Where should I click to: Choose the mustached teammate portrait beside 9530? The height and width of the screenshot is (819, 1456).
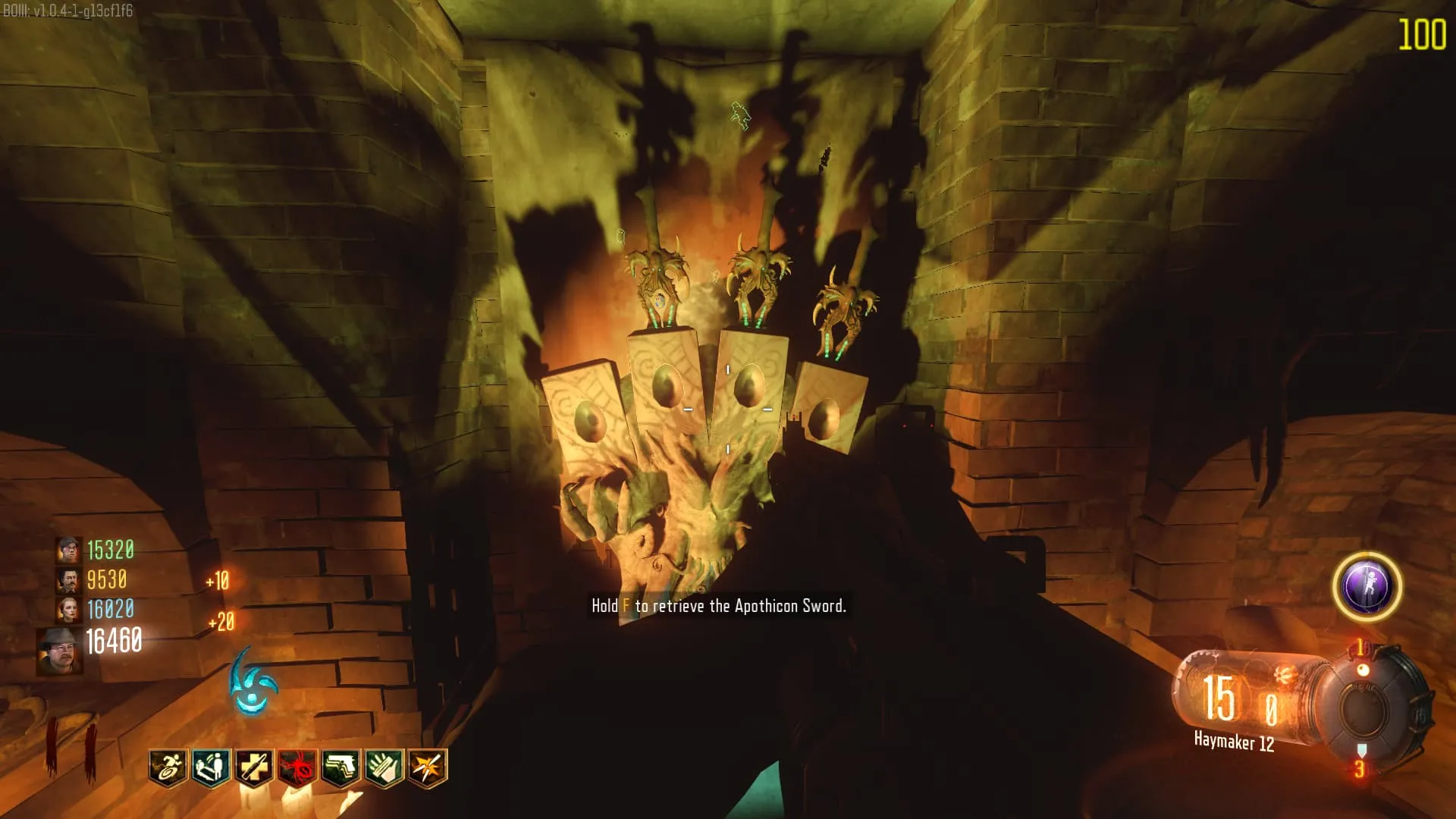(x=68, y=580)
